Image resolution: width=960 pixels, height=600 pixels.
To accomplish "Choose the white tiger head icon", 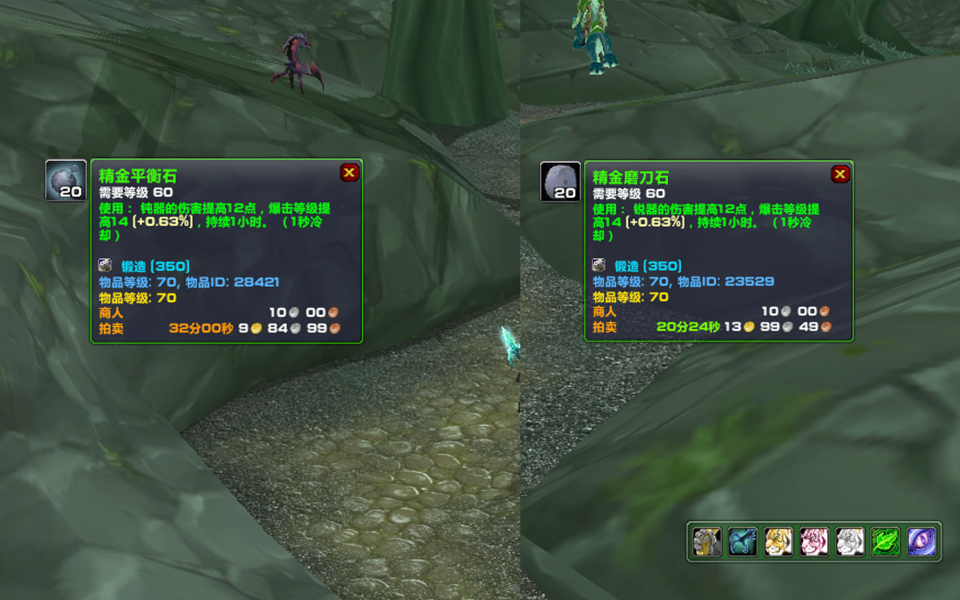I will point(850,542).
